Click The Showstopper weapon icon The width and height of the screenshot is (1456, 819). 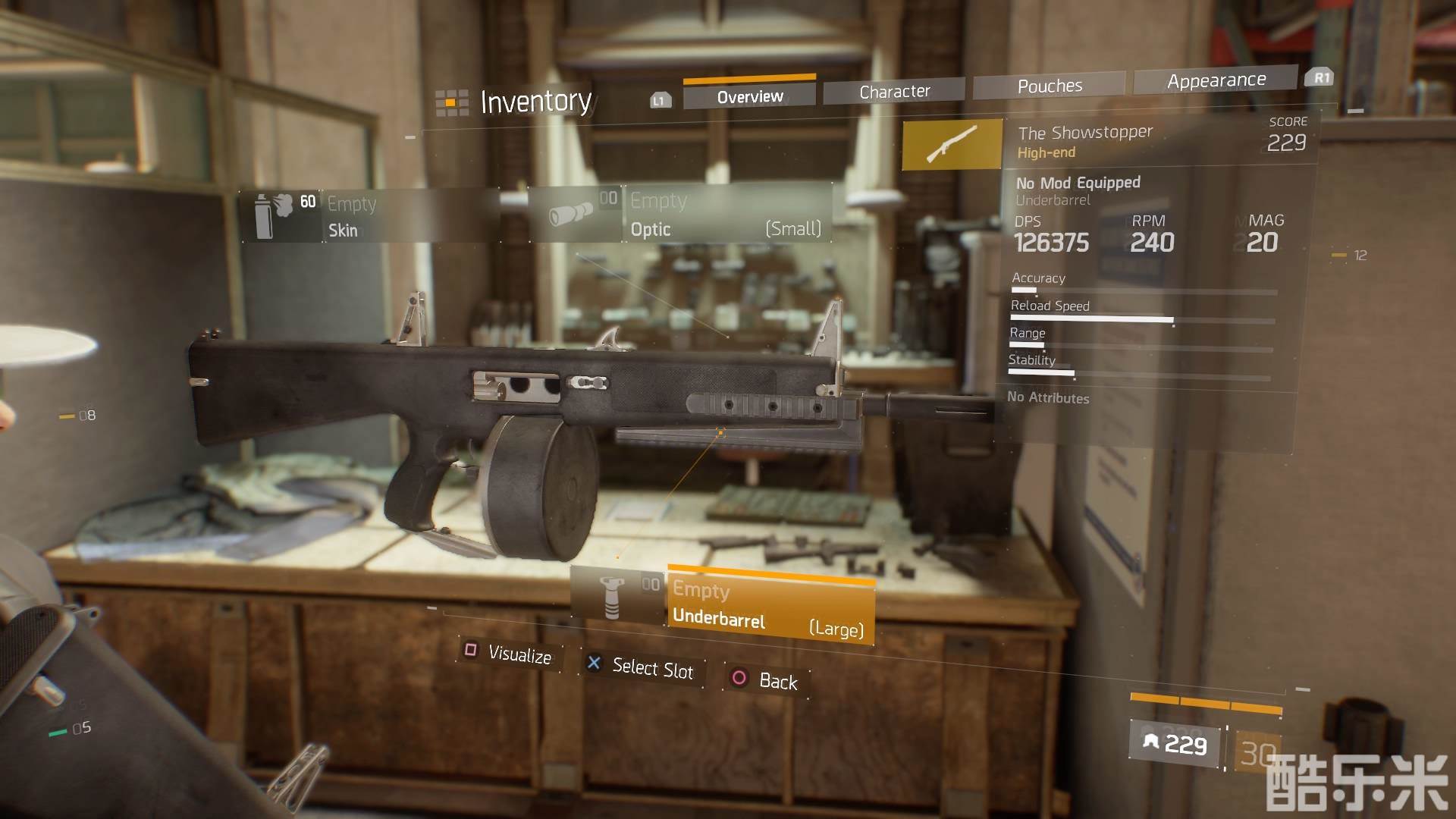[x=952, y=143]
